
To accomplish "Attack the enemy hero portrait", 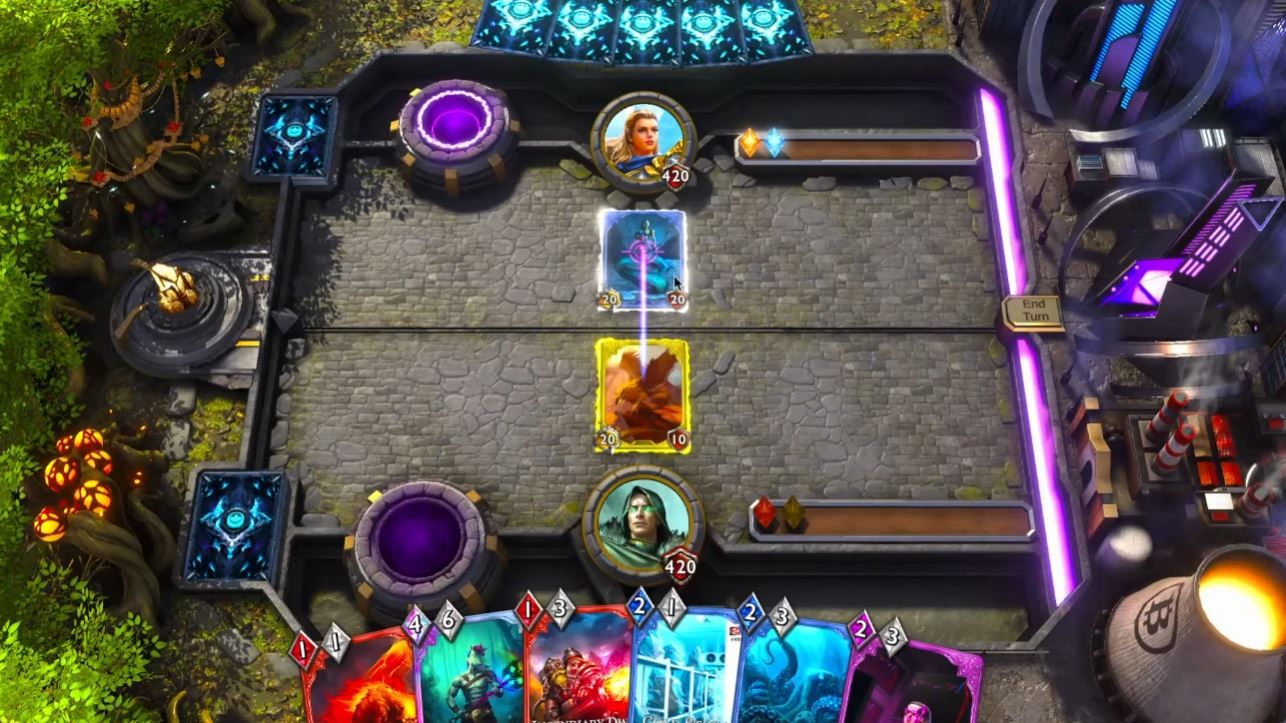I will click(x=643, y=139).
